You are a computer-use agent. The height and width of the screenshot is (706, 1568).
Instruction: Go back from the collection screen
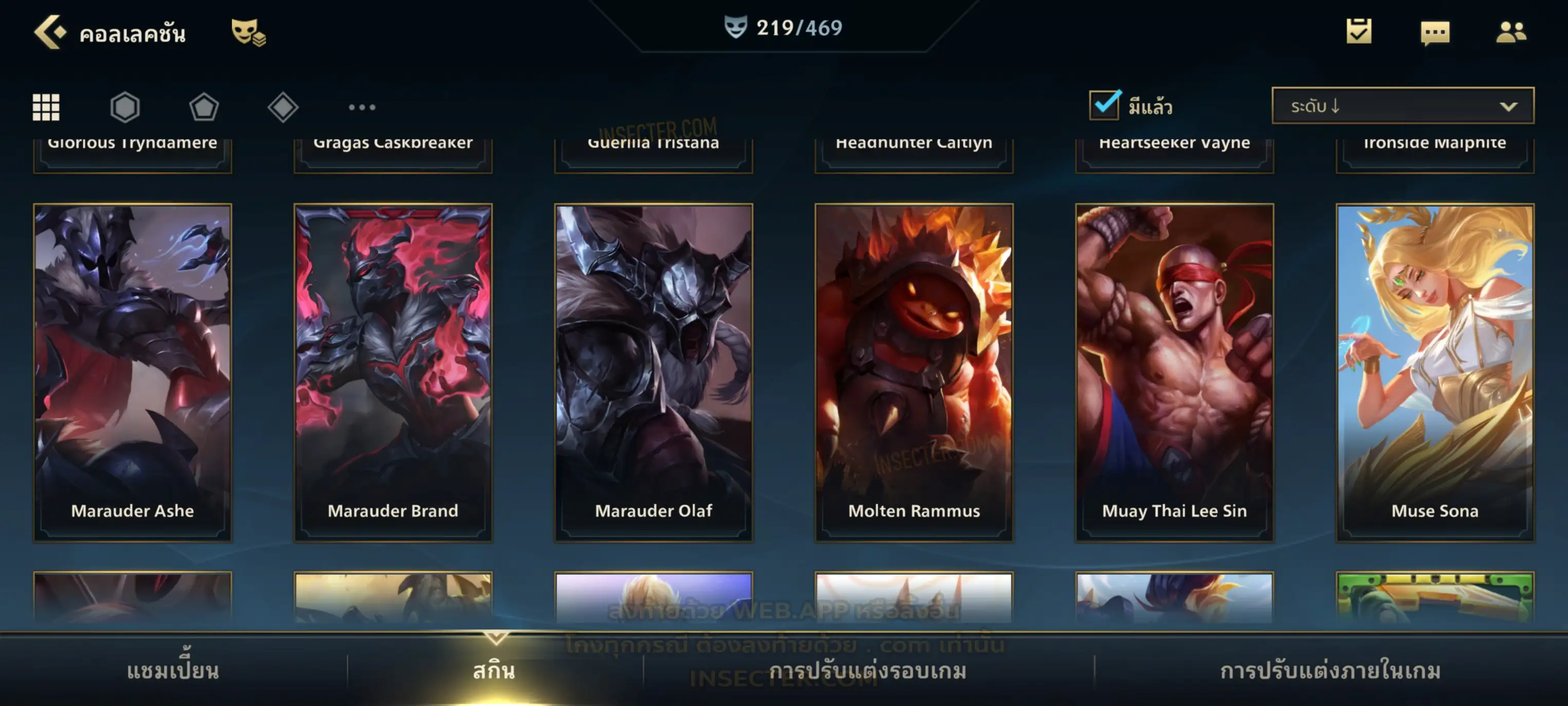point(50,32)
